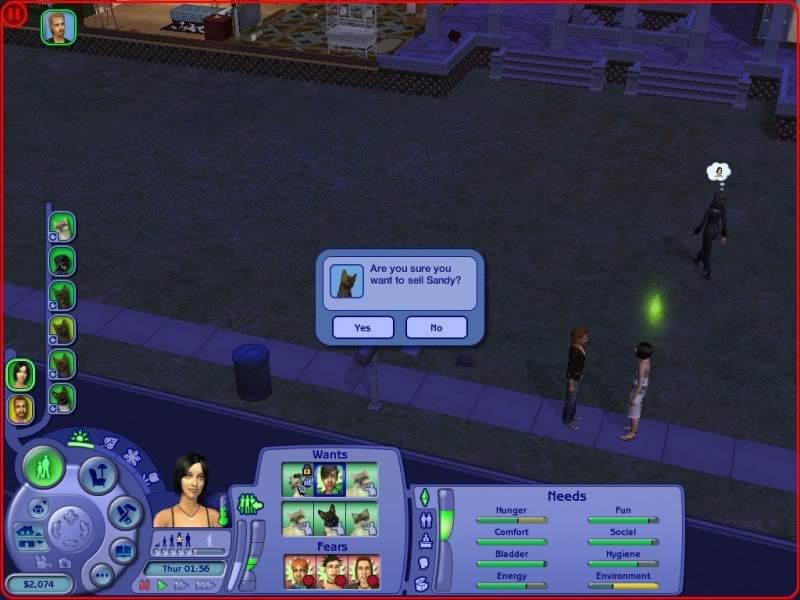Click the red pause indicator in corner
This screenshot has height=600, width=800.
14,15
